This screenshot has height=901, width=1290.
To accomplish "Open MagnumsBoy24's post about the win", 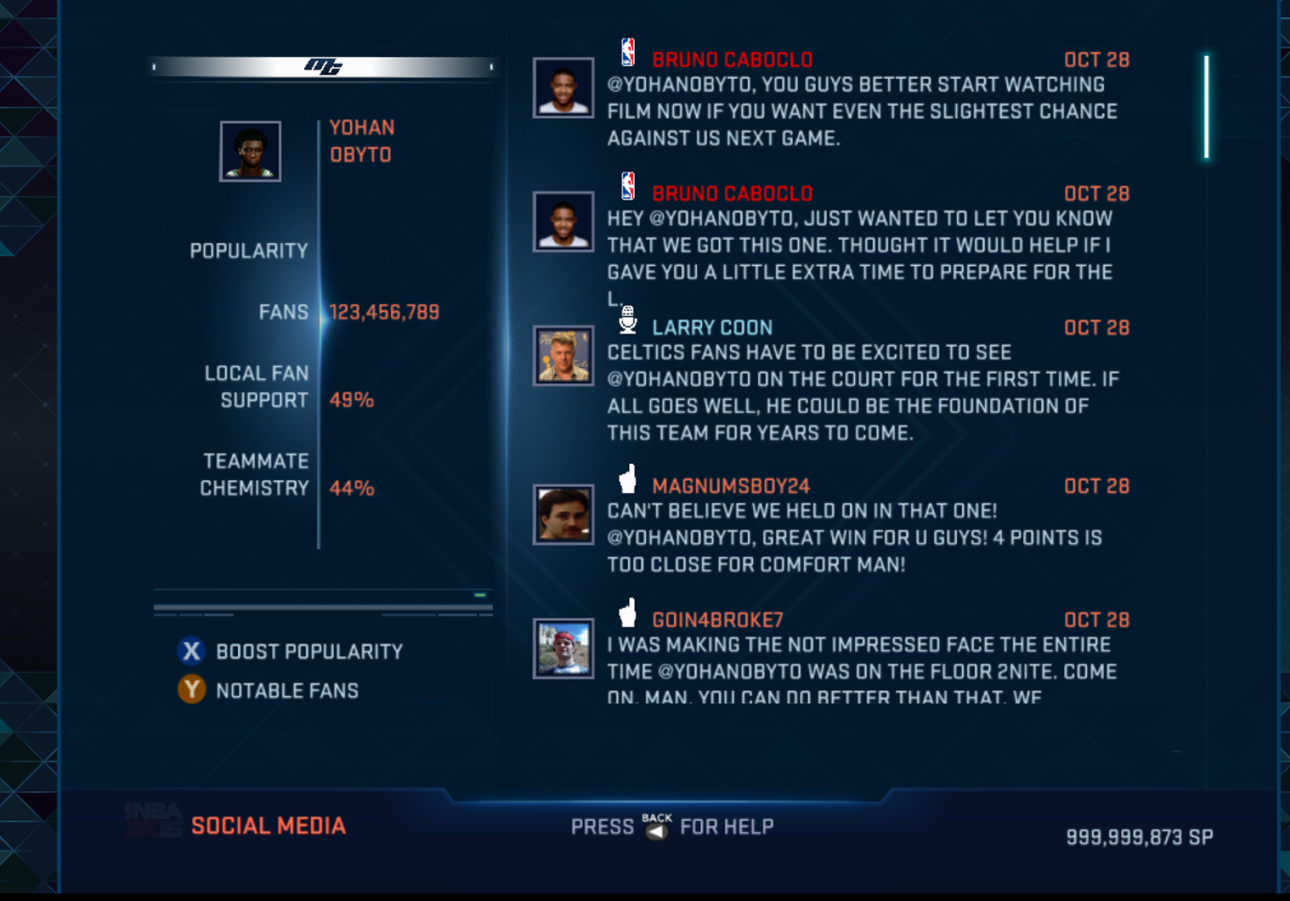I will coord(854,538).
